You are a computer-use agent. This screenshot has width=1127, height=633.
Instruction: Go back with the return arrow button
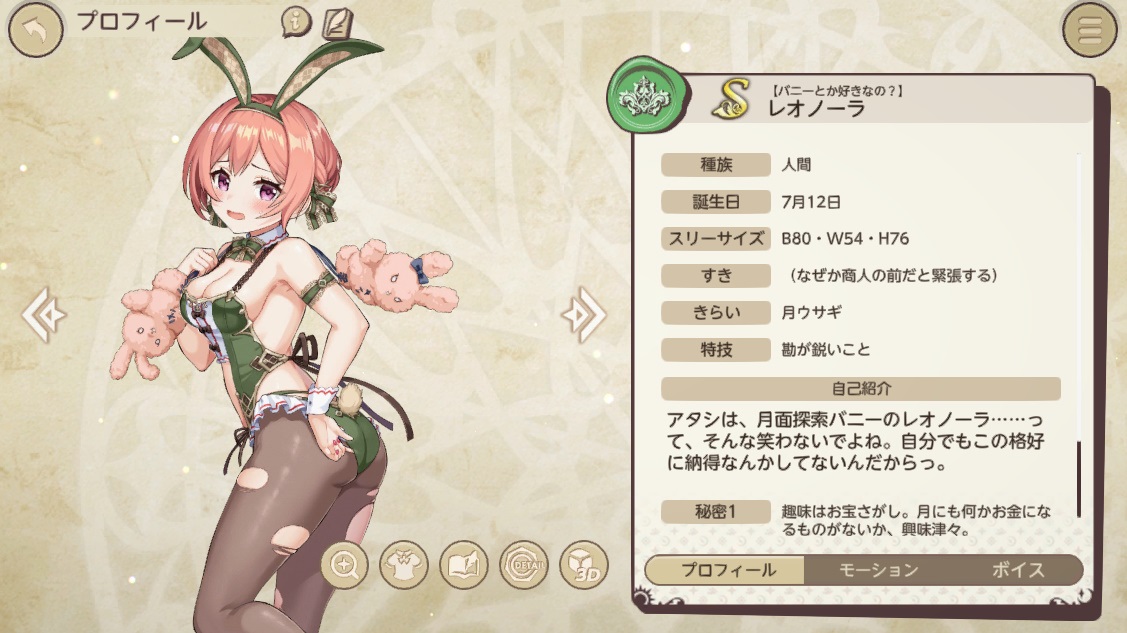(35, 30)
